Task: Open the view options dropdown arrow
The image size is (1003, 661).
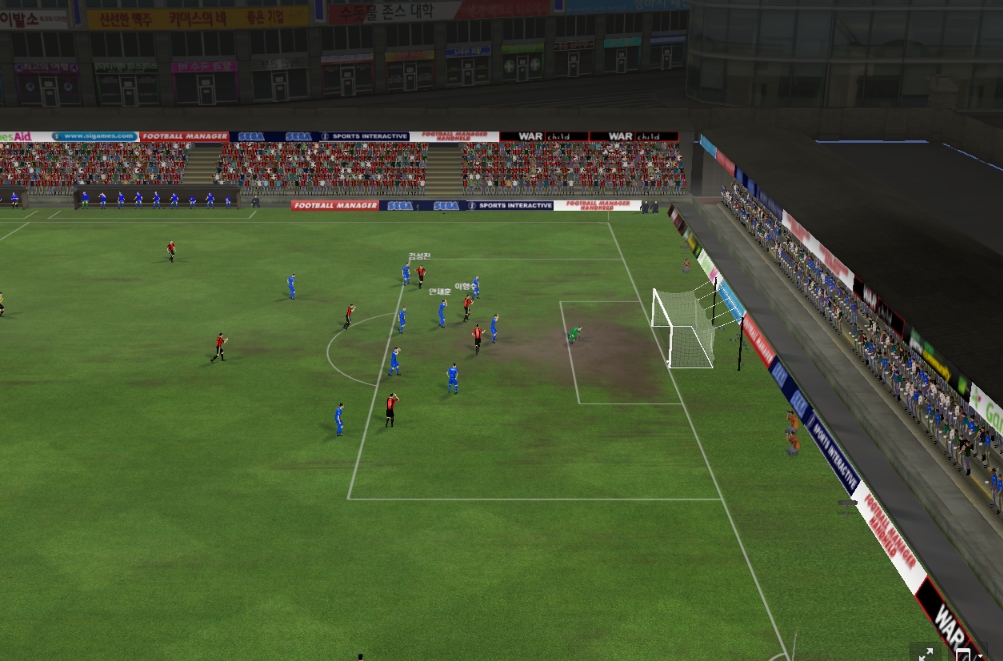Action: tap(979, 657)
